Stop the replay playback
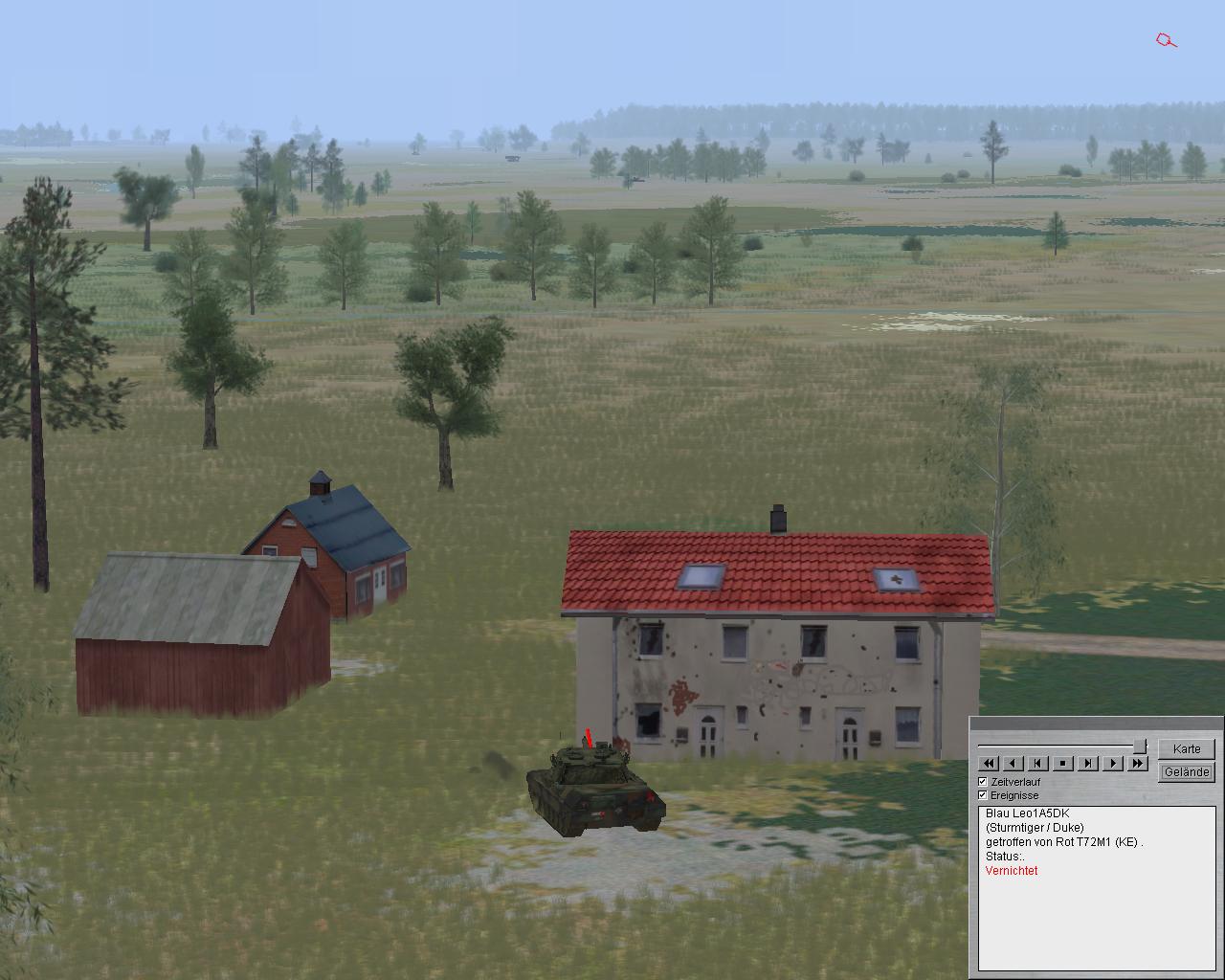The height and width of the screenshot is (980, 1225). [1062, 763]
